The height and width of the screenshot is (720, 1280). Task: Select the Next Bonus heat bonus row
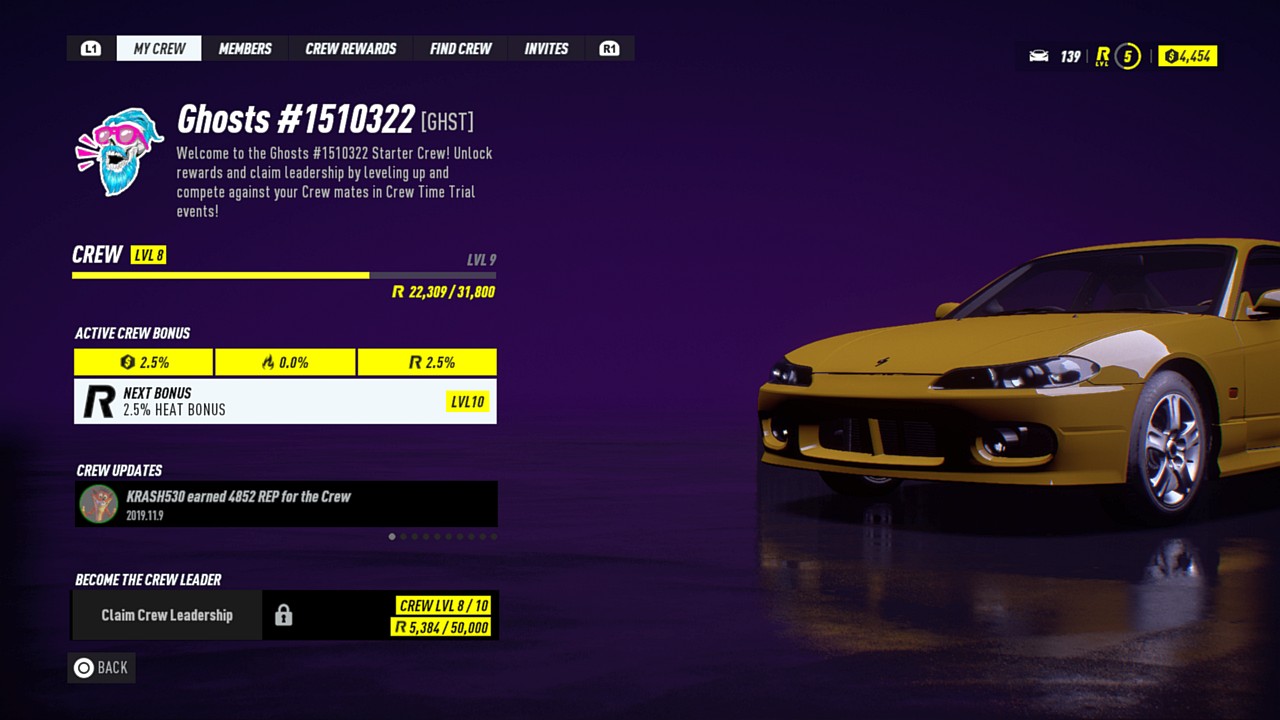click(x=285, y=401)
